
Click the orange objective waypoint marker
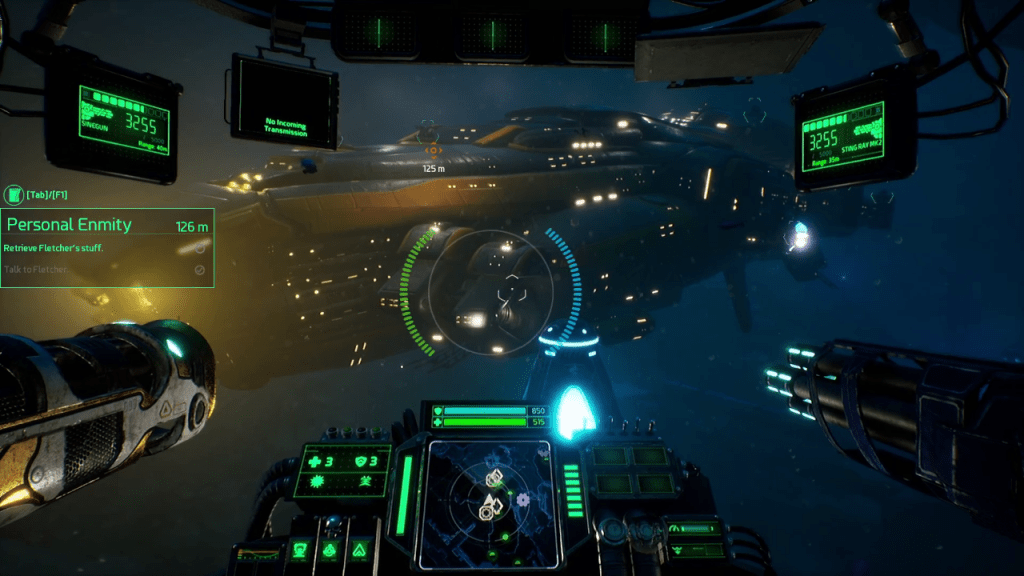pyautogui.click(x=434, y=151)
